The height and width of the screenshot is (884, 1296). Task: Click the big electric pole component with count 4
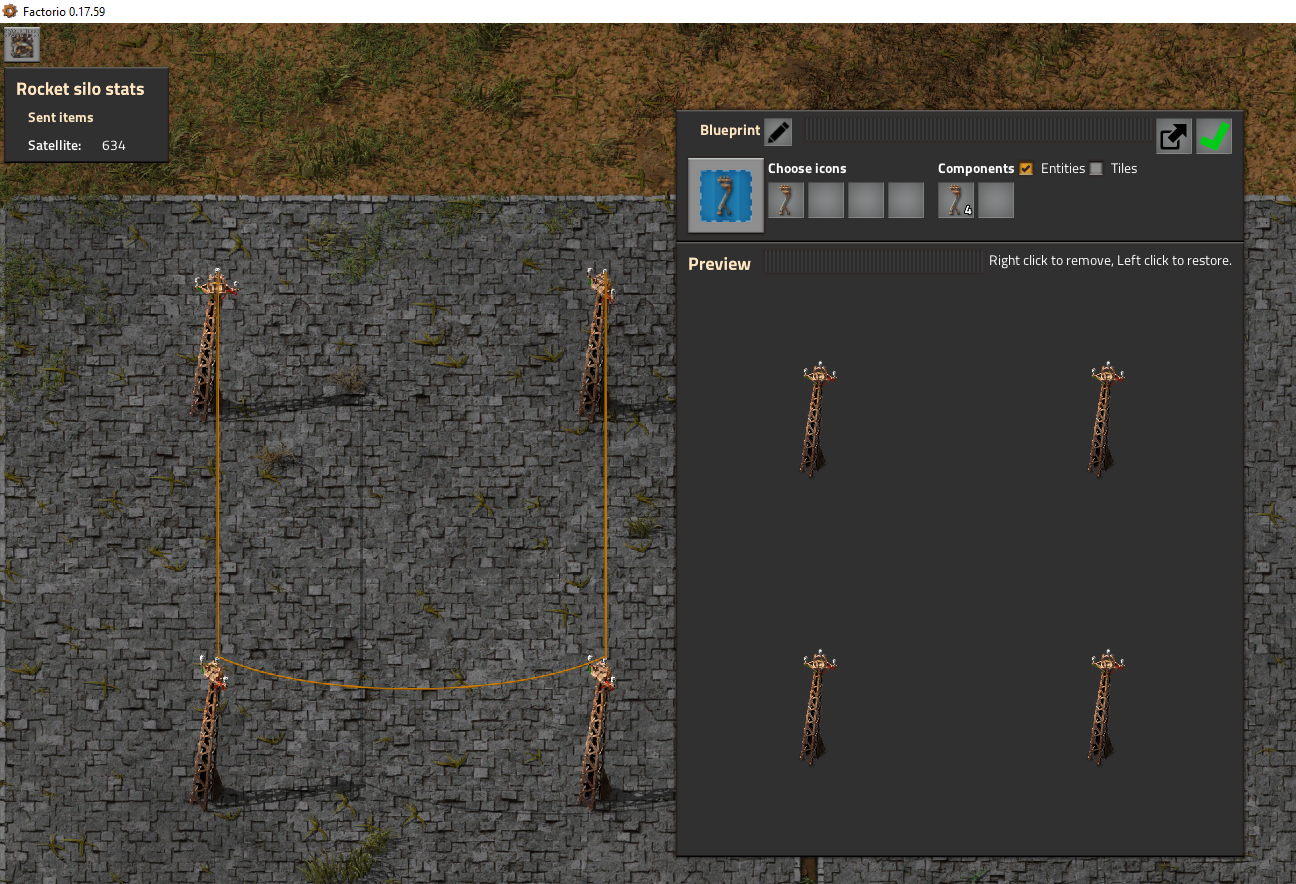pyautogui.click(x=955, y=199)
